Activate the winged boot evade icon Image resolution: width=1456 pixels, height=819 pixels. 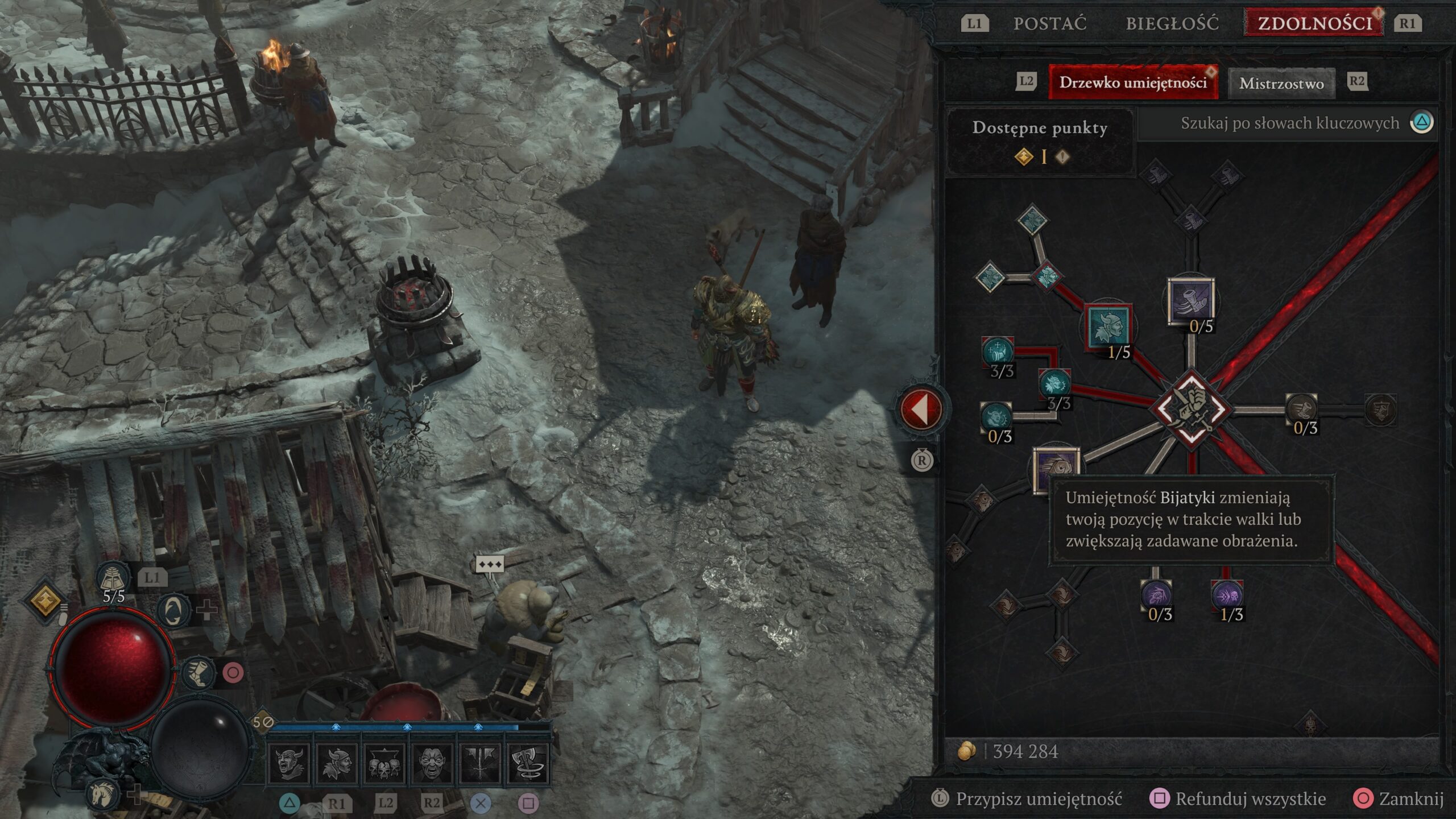pos(198,673)
